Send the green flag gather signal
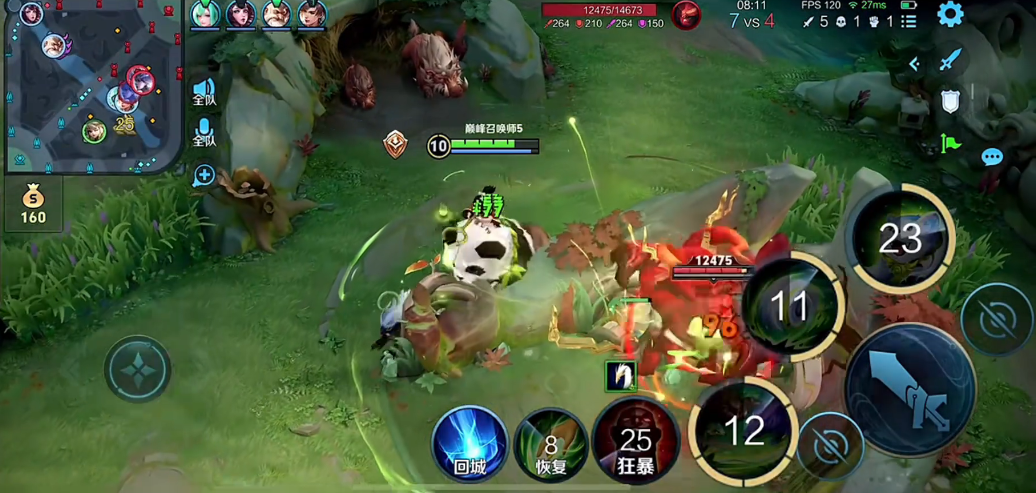Image resolution: width=1036 pixels, height=493 pixels. pos(950,143)
